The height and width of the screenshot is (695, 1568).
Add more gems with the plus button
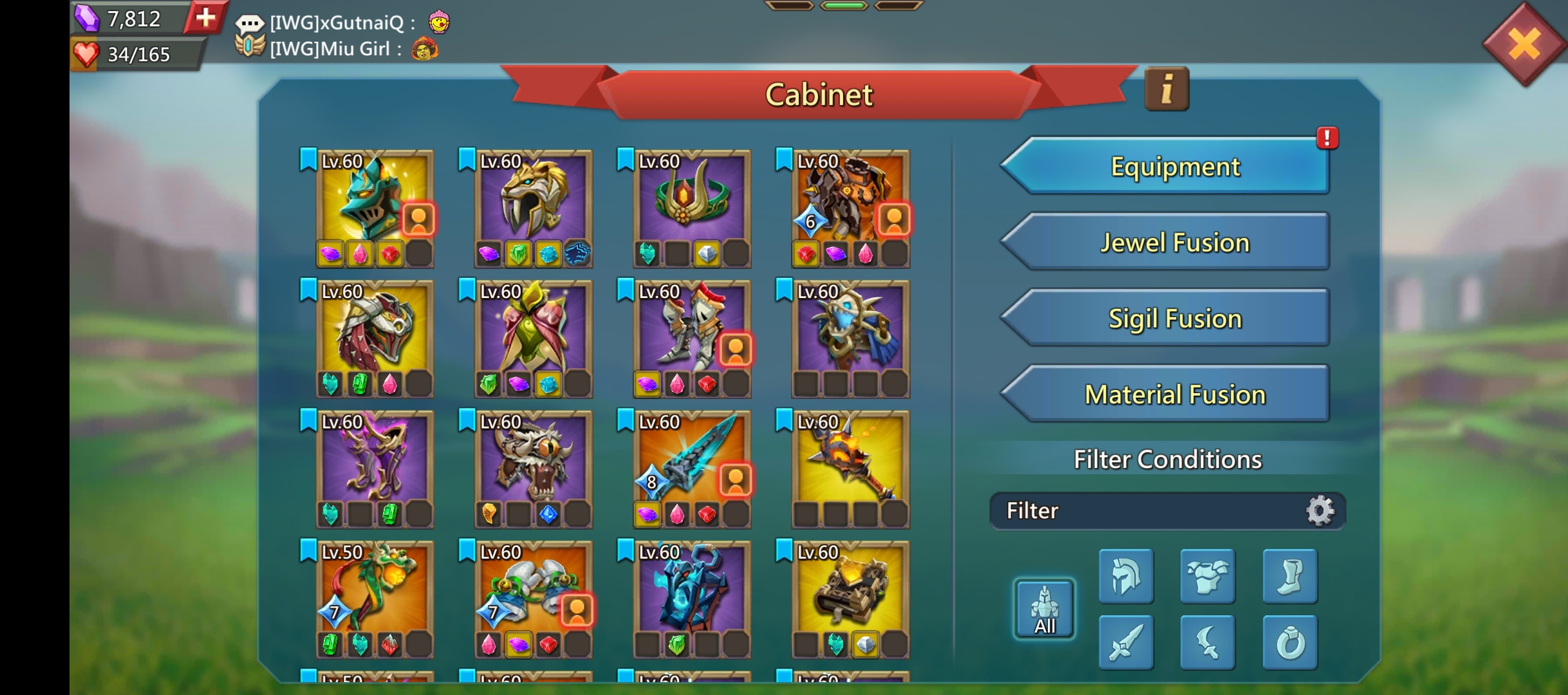click(205, 18)
